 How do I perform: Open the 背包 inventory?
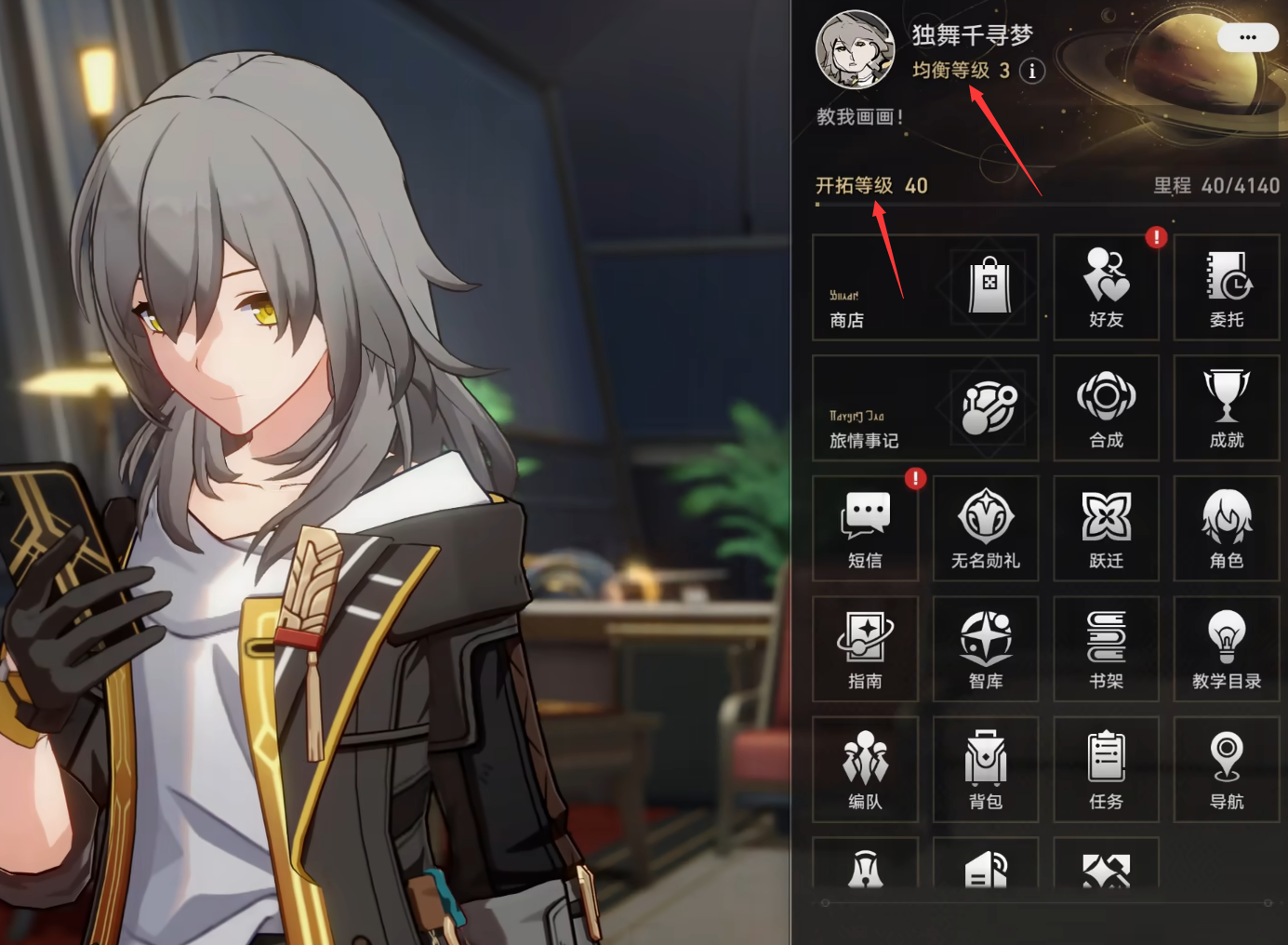985,769
